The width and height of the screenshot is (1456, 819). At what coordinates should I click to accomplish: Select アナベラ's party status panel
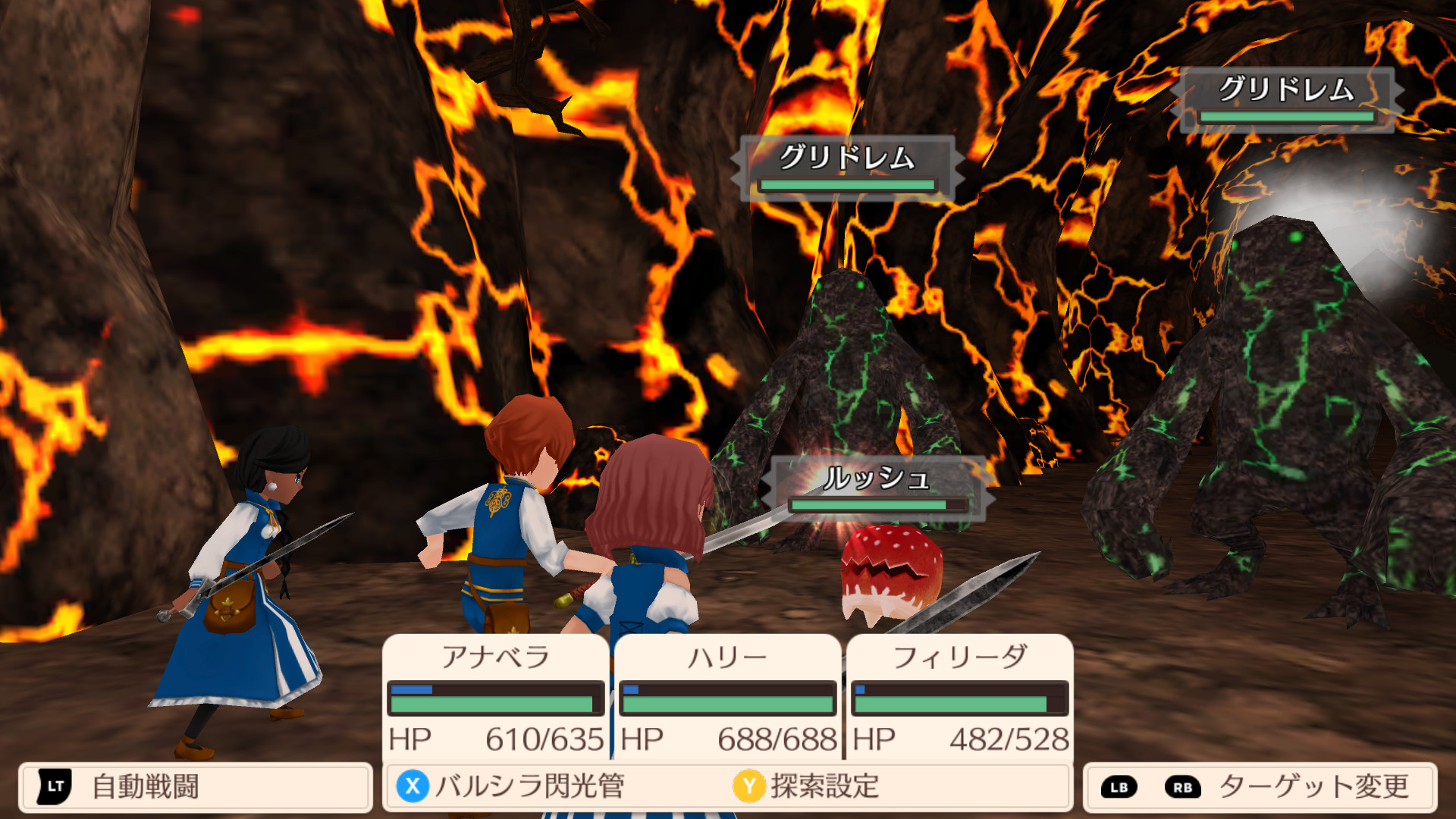coord(496,696)
